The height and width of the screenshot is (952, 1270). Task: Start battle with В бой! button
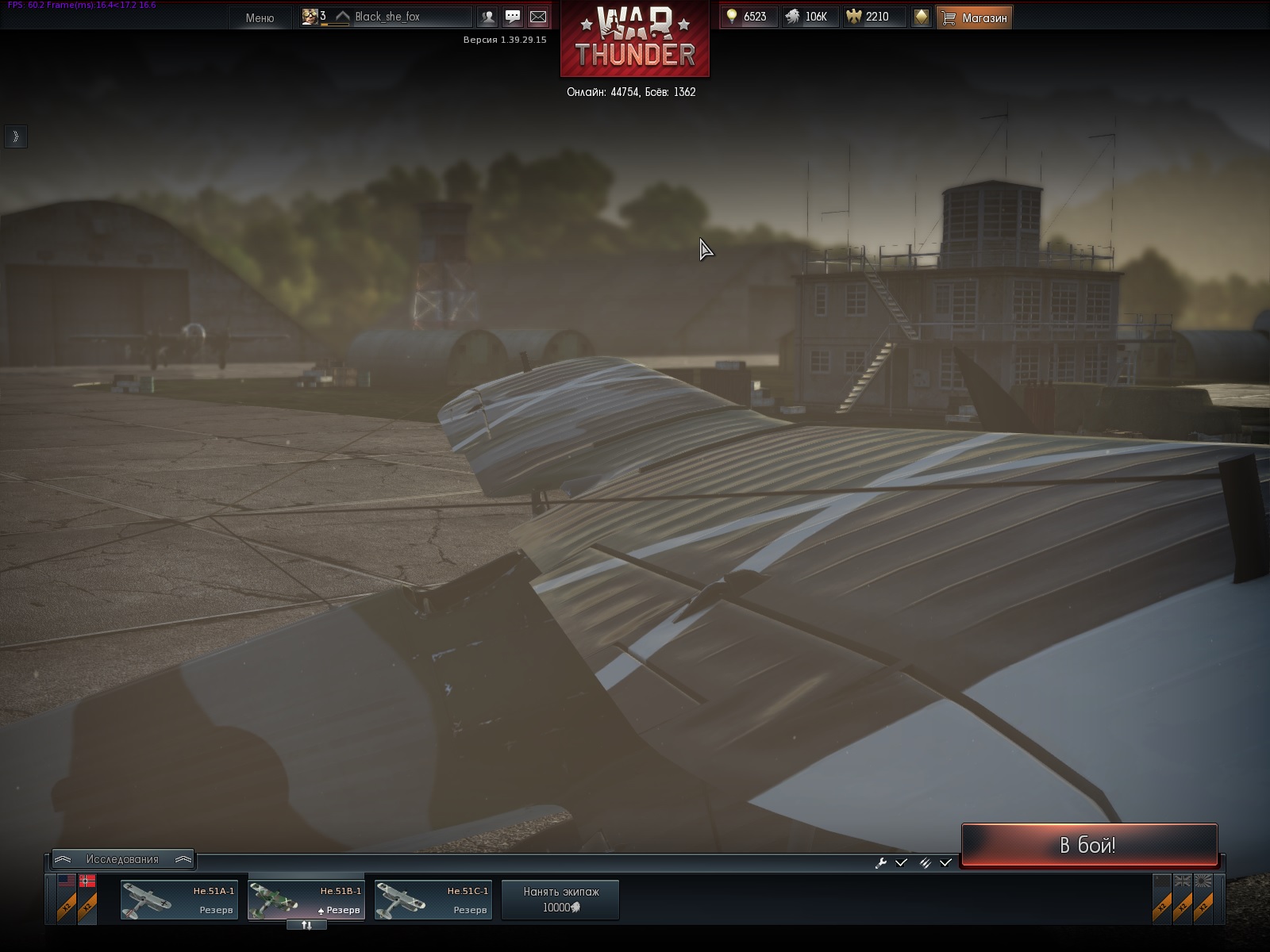point(1088,846)
